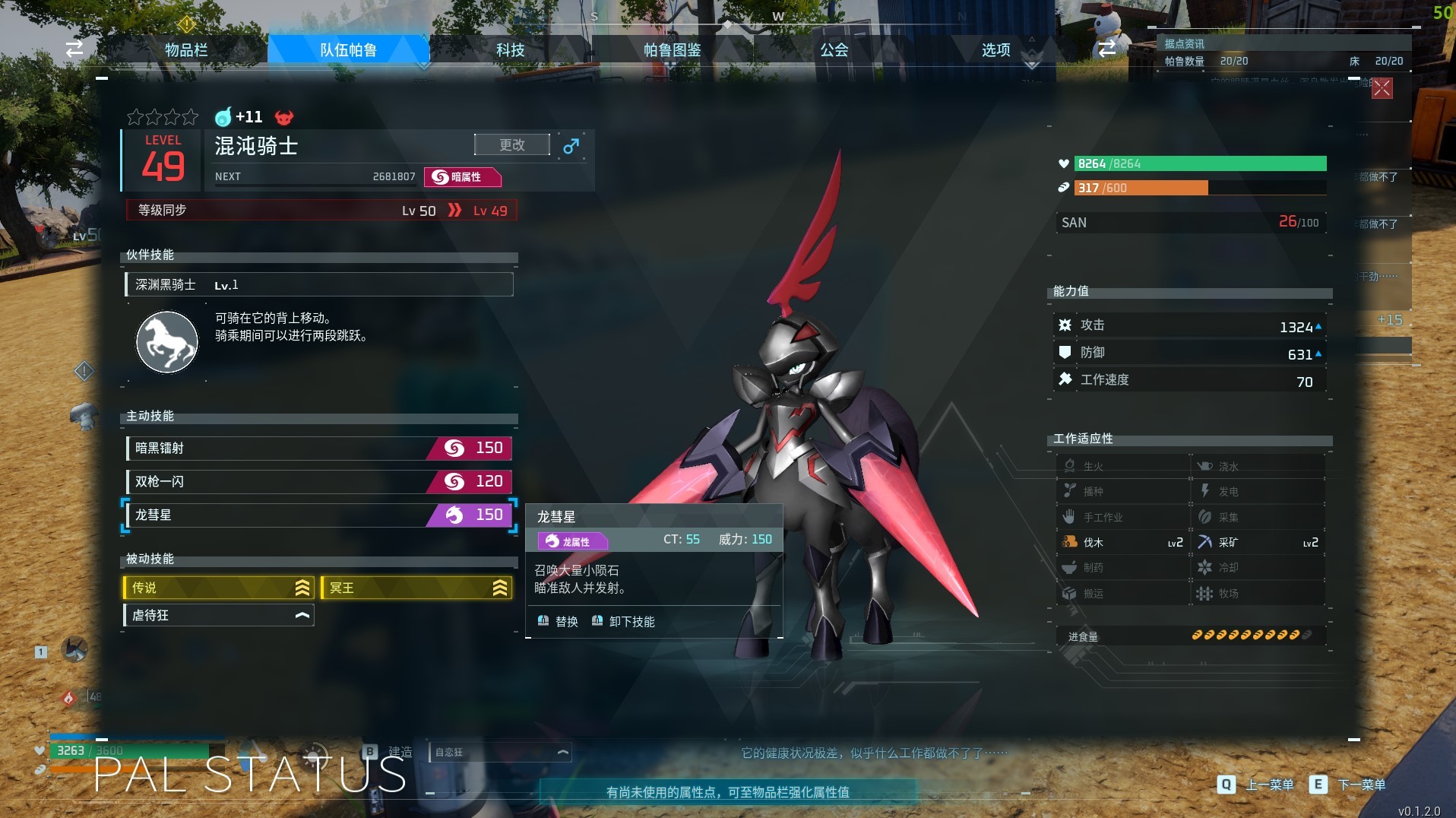Screen dimensions: 1456x818
Task: Switch to the 公会 guild tab
Action: [x=834, y=50]
